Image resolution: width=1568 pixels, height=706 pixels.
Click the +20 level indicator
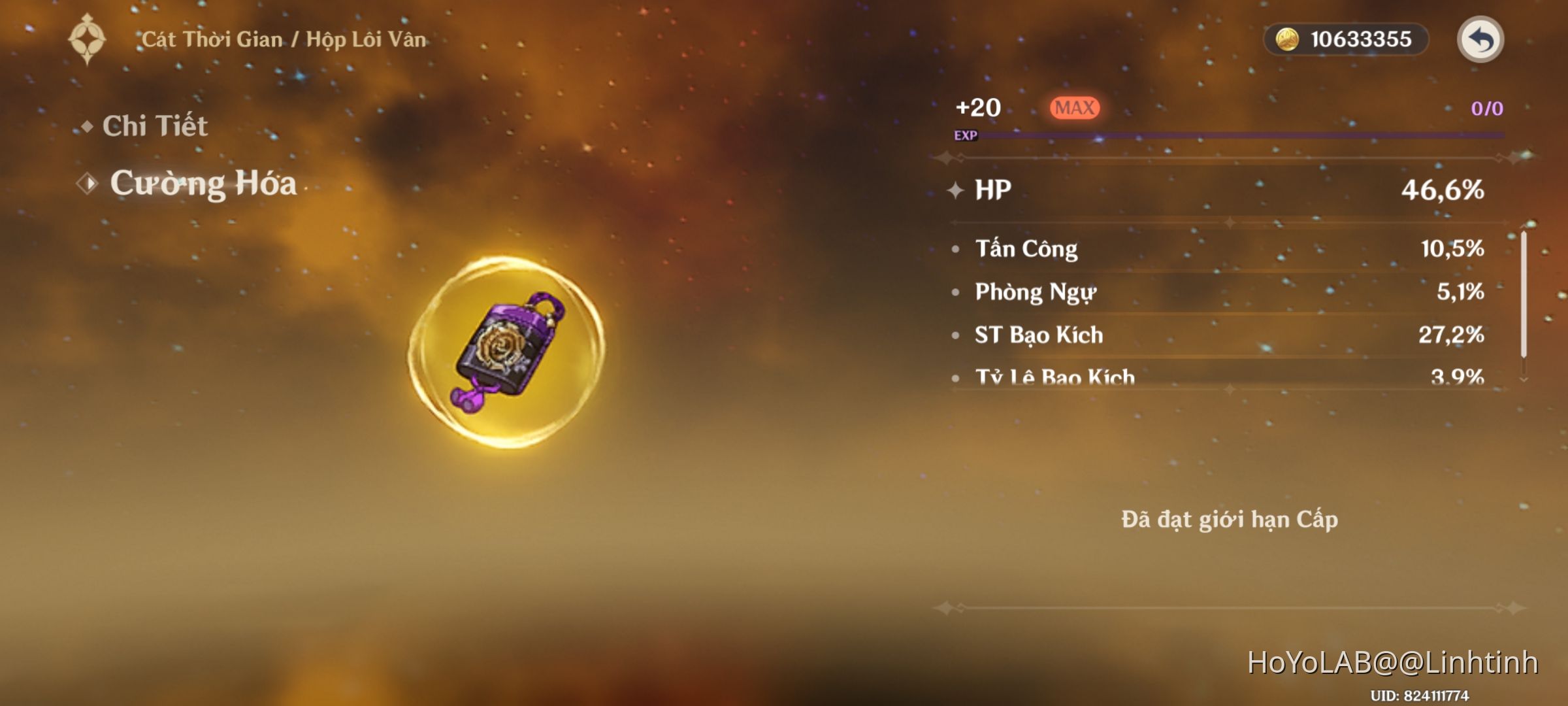[x=978, y=107]
